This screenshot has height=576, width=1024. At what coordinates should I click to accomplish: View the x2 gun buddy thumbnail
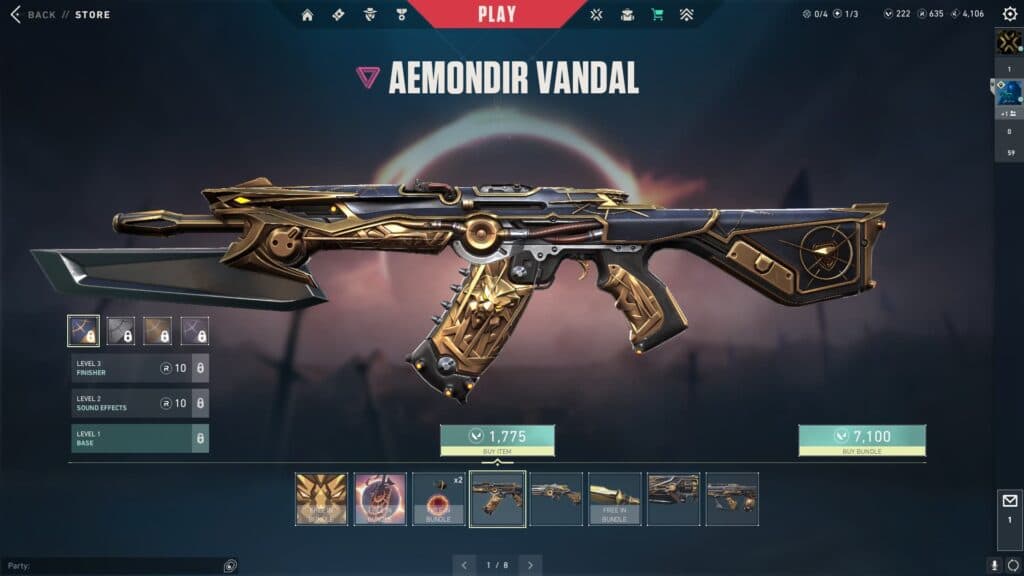pyautogui.click(x=438, y=498)
